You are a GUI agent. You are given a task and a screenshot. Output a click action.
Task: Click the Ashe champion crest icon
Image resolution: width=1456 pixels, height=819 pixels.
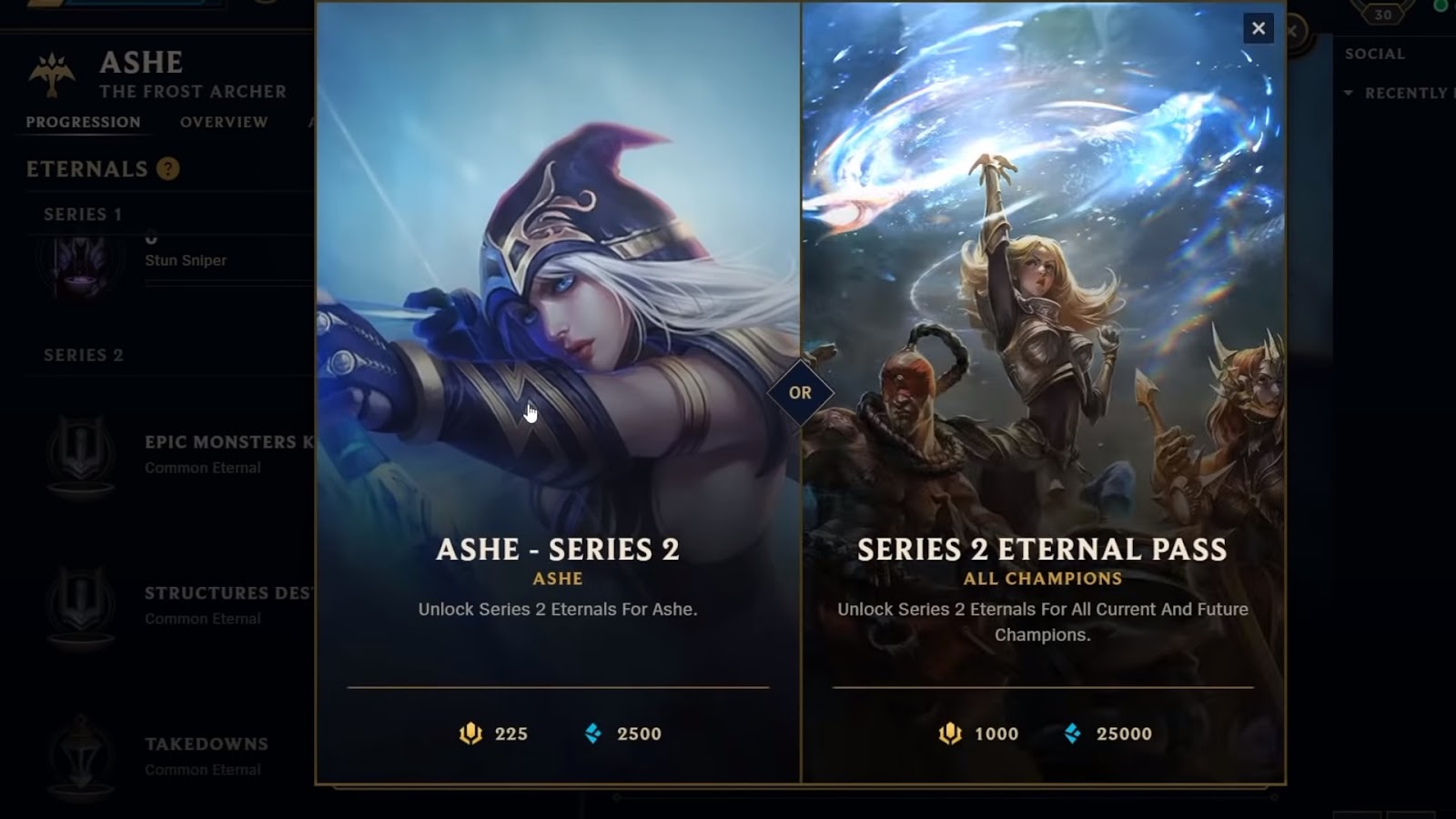pyautogui.click(x=50, y=72)
